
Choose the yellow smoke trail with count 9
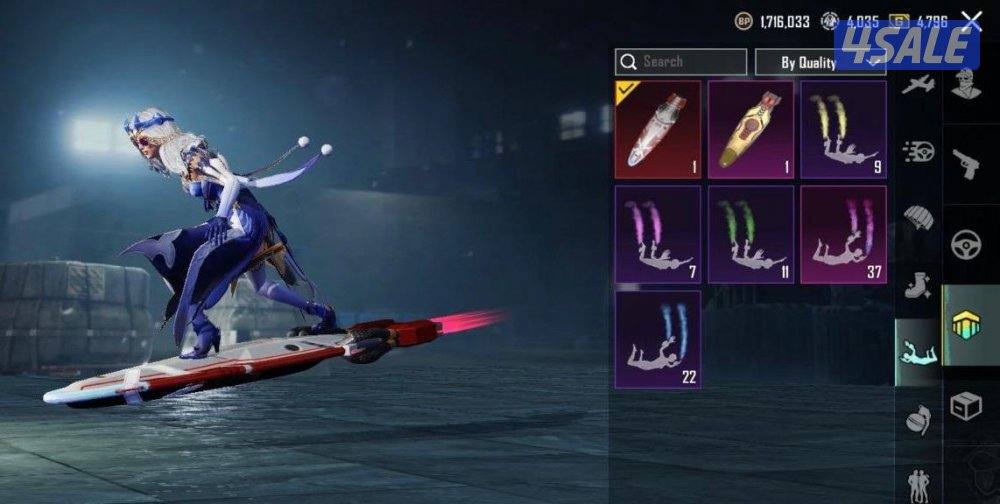(843, 130)
